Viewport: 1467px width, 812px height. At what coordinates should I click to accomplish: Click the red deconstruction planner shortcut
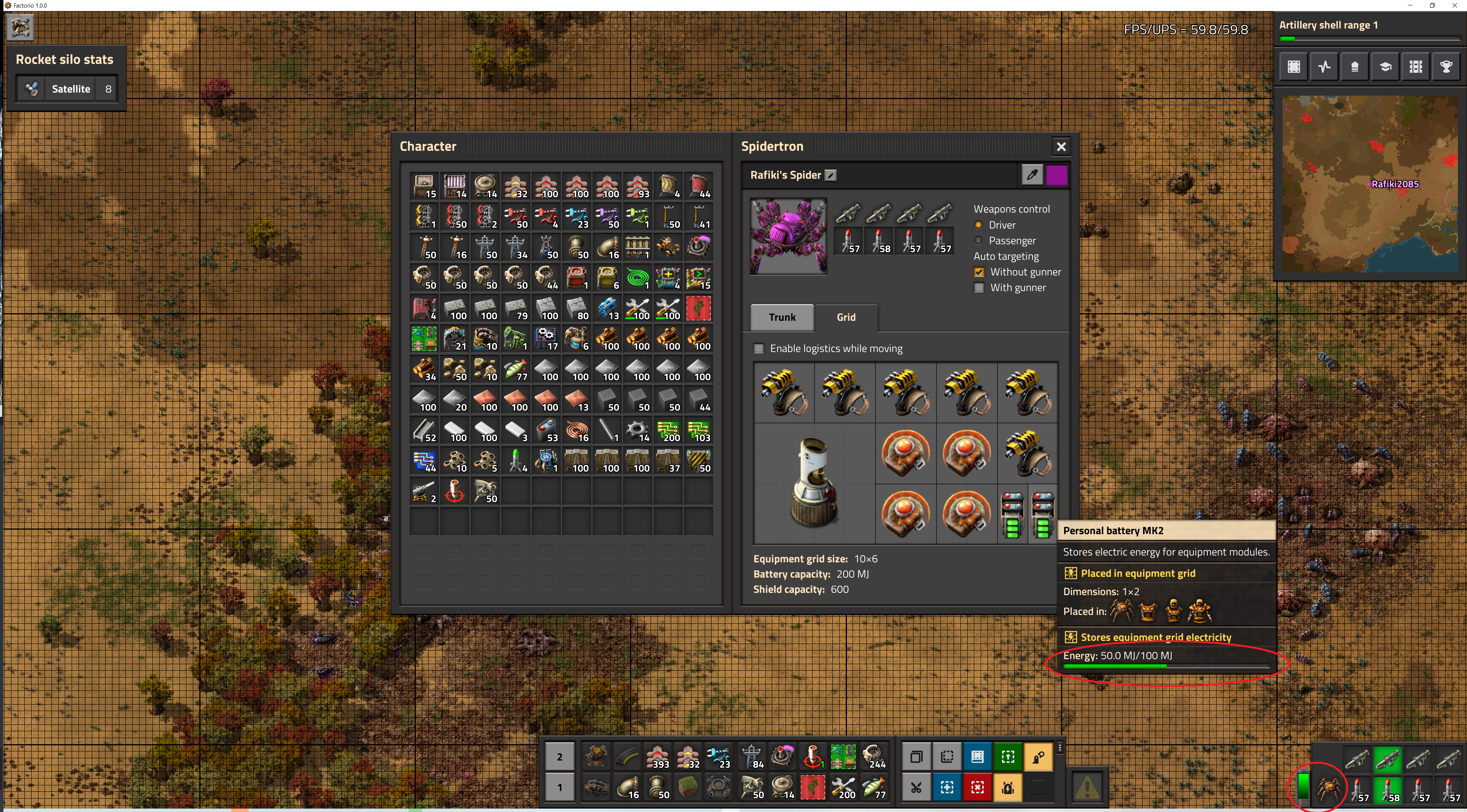[977, 788]
